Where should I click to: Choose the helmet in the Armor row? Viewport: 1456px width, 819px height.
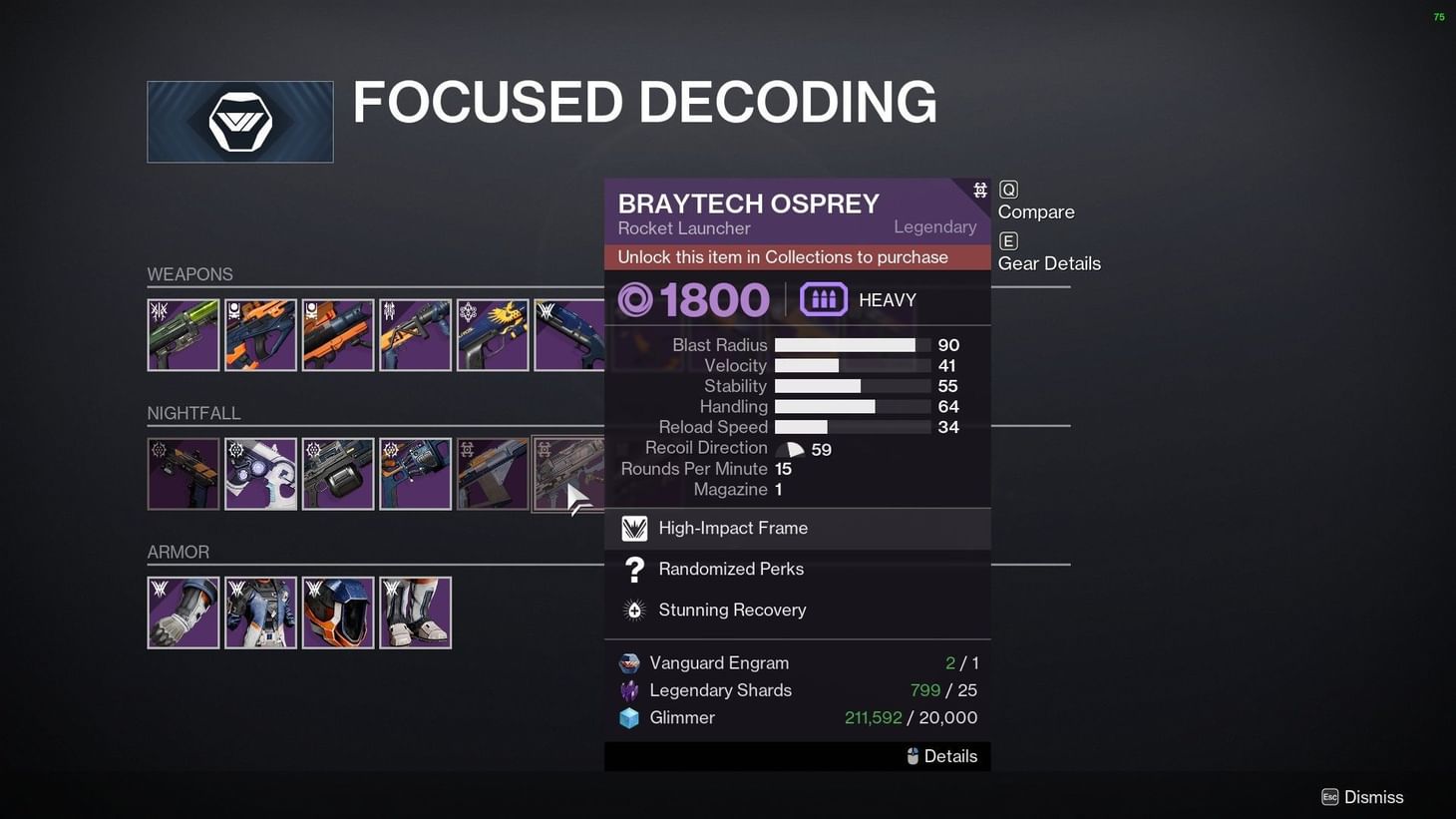point(338,612)
